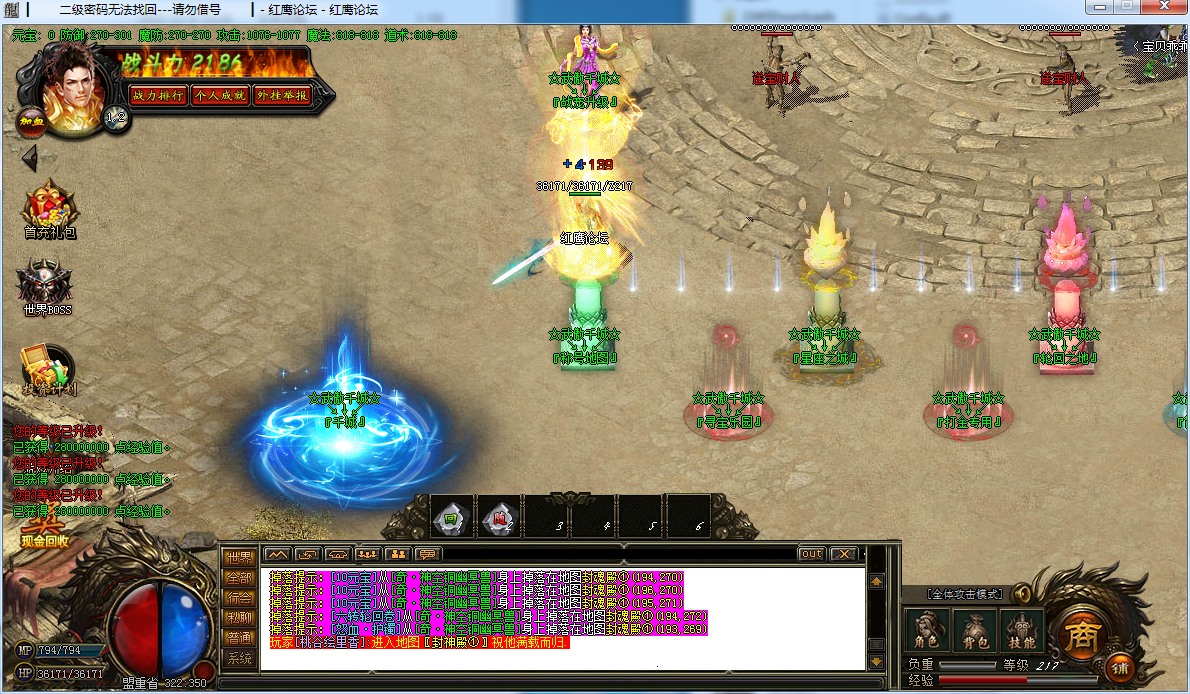Open the 个人成就 achievements panel
The image size is (1190, 694).
[x=220, y=95]
